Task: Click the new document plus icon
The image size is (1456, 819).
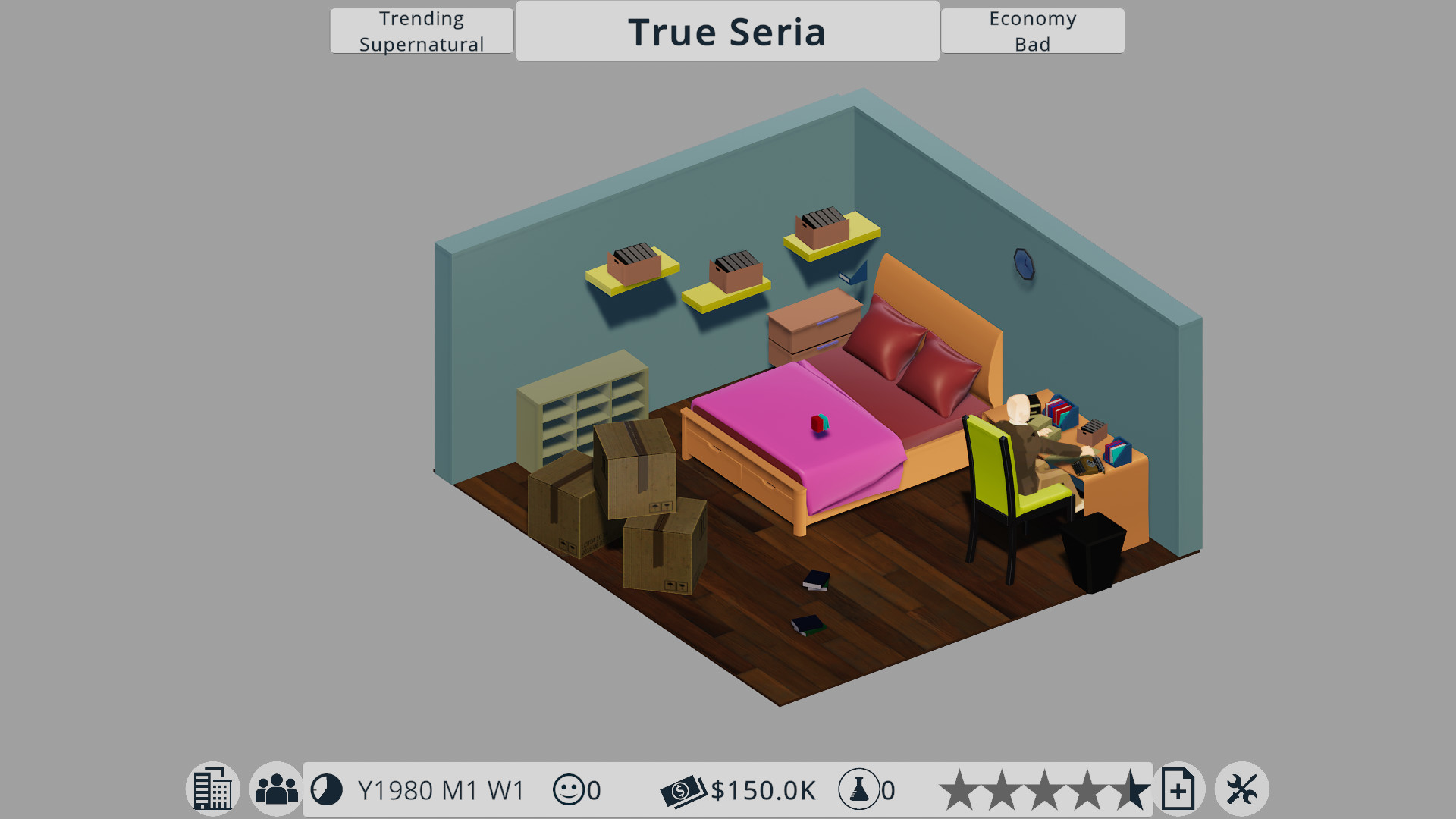Action: click(1178, 789)
